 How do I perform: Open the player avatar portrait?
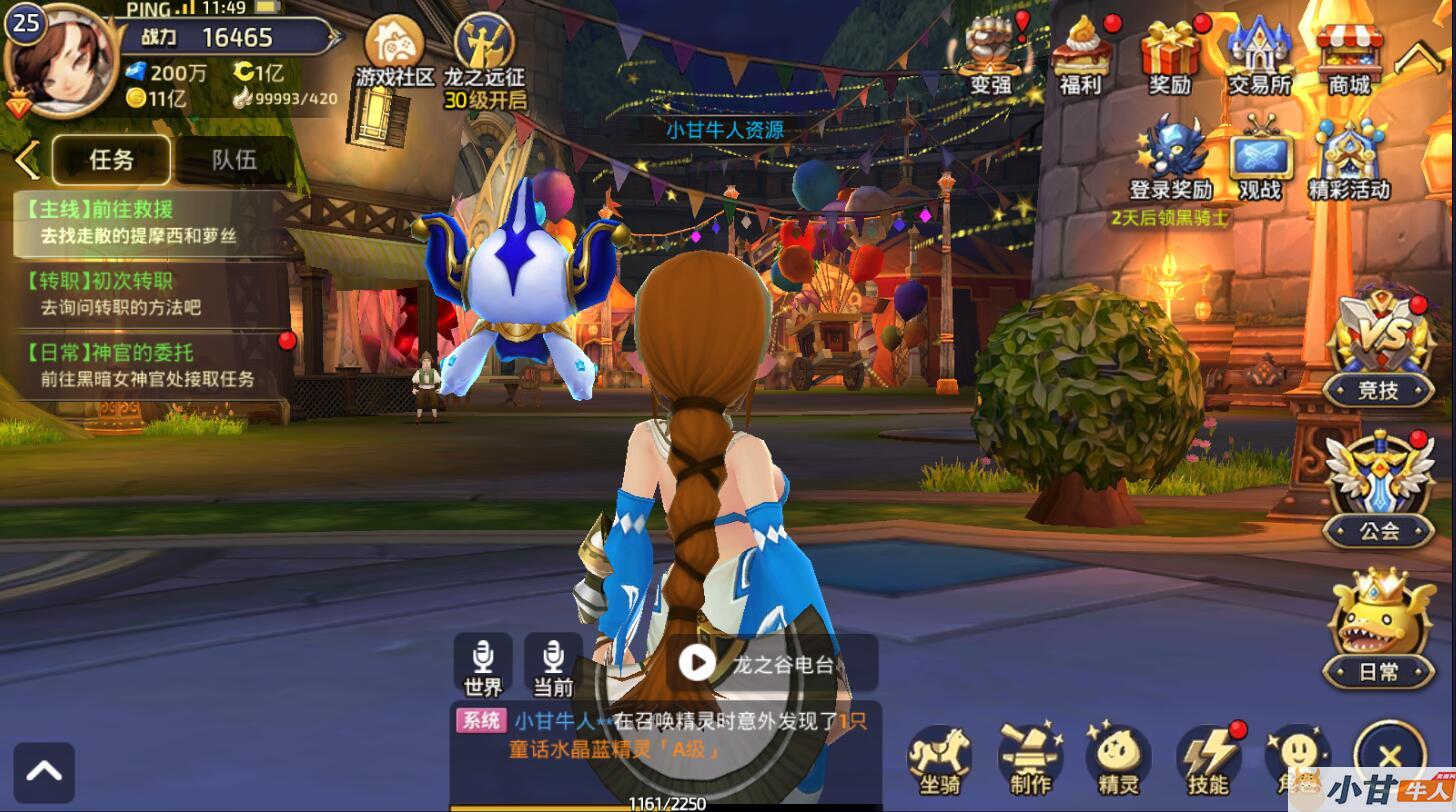click(x=60, y=60)
